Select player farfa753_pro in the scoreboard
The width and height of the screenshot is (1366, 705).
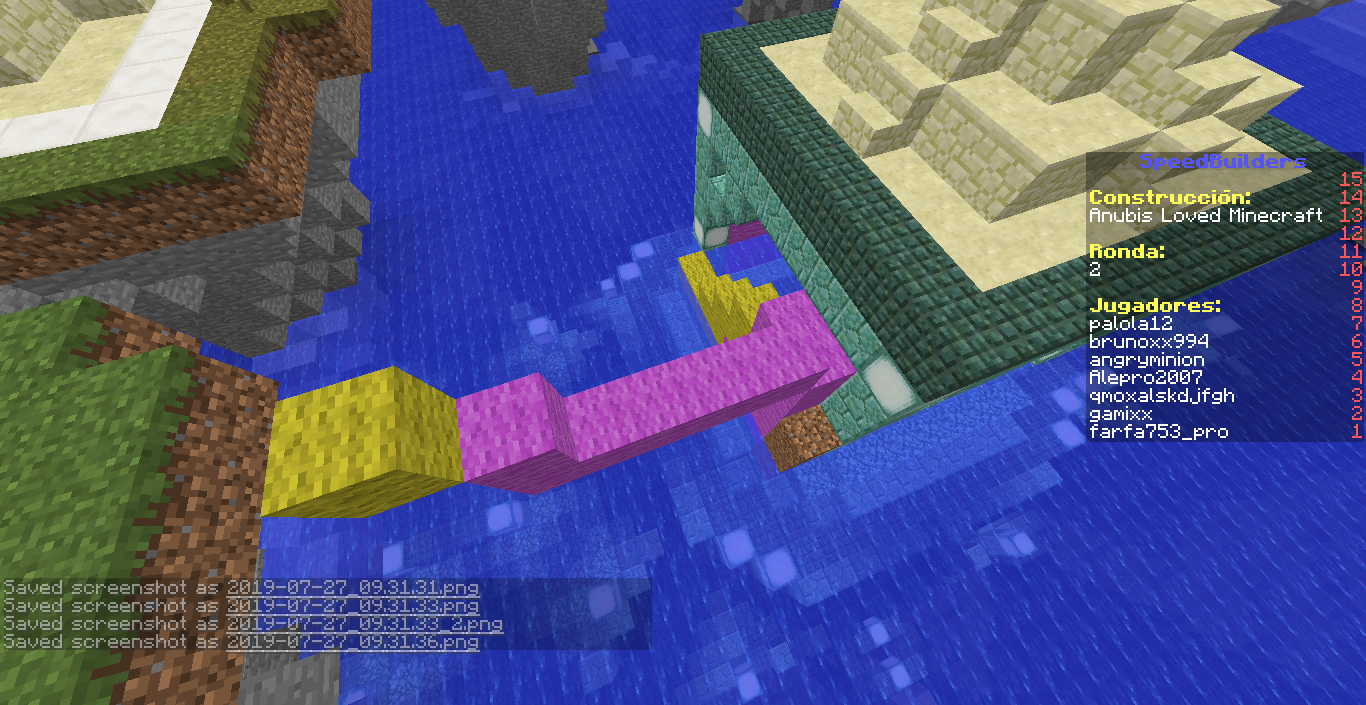click(x=1158, y=432)
